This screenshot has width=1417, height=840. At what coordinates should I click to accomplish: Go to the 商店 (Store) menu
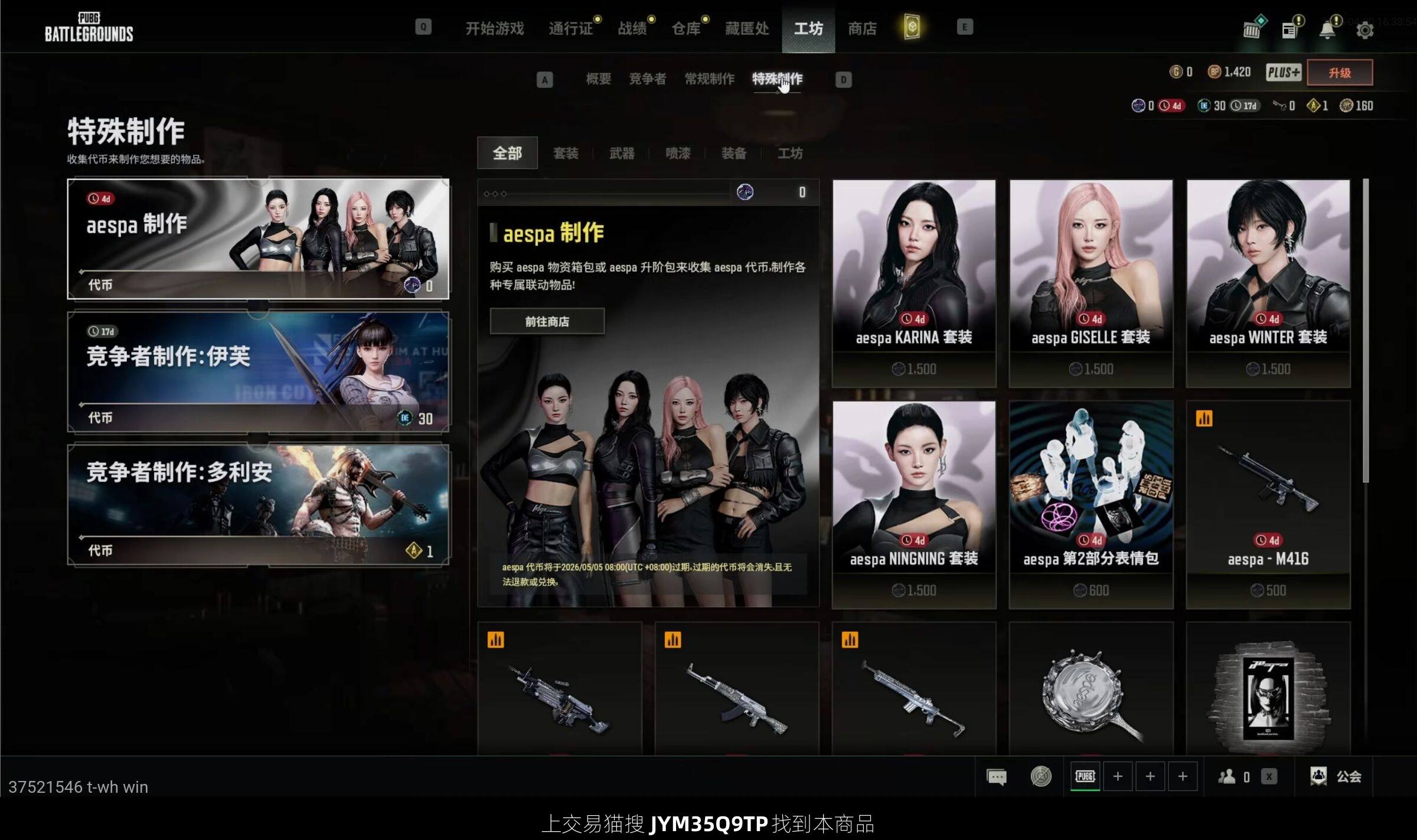click(x=862, y=28)
